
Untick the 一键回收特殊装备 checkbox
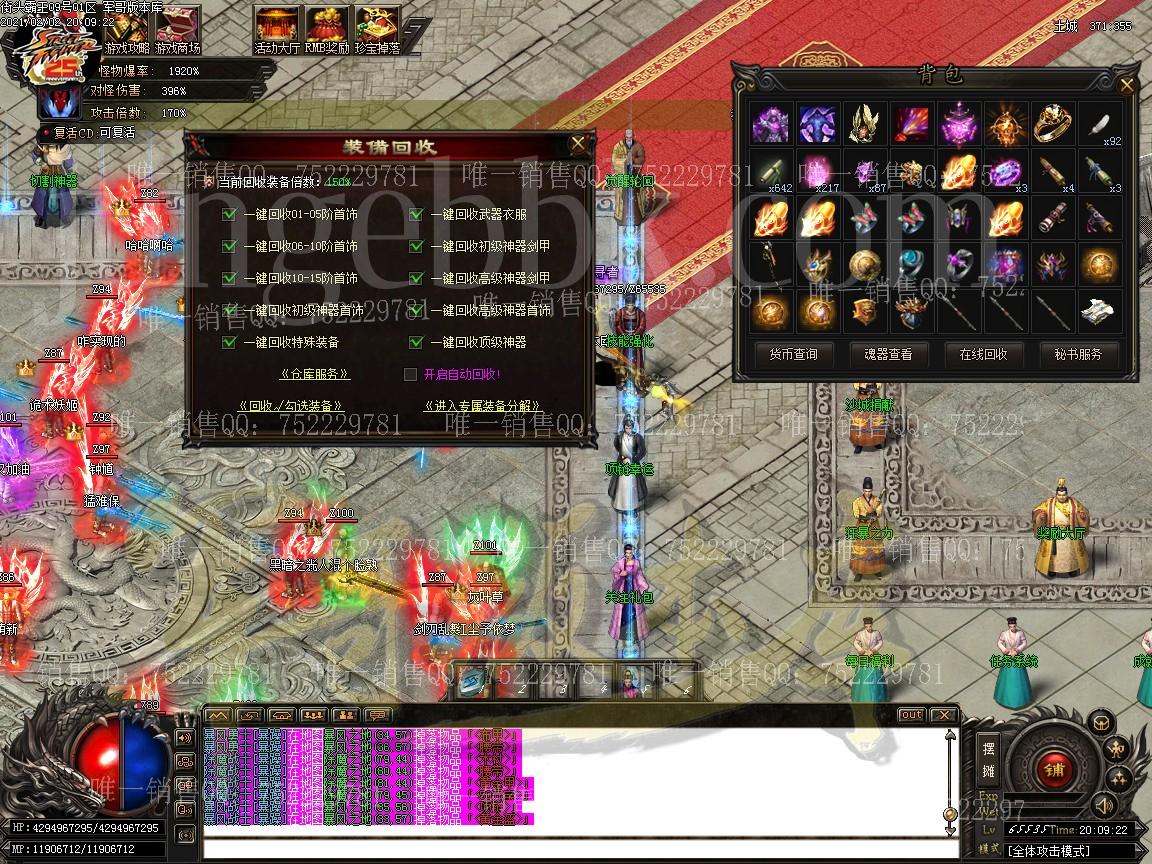click(229, 342)
